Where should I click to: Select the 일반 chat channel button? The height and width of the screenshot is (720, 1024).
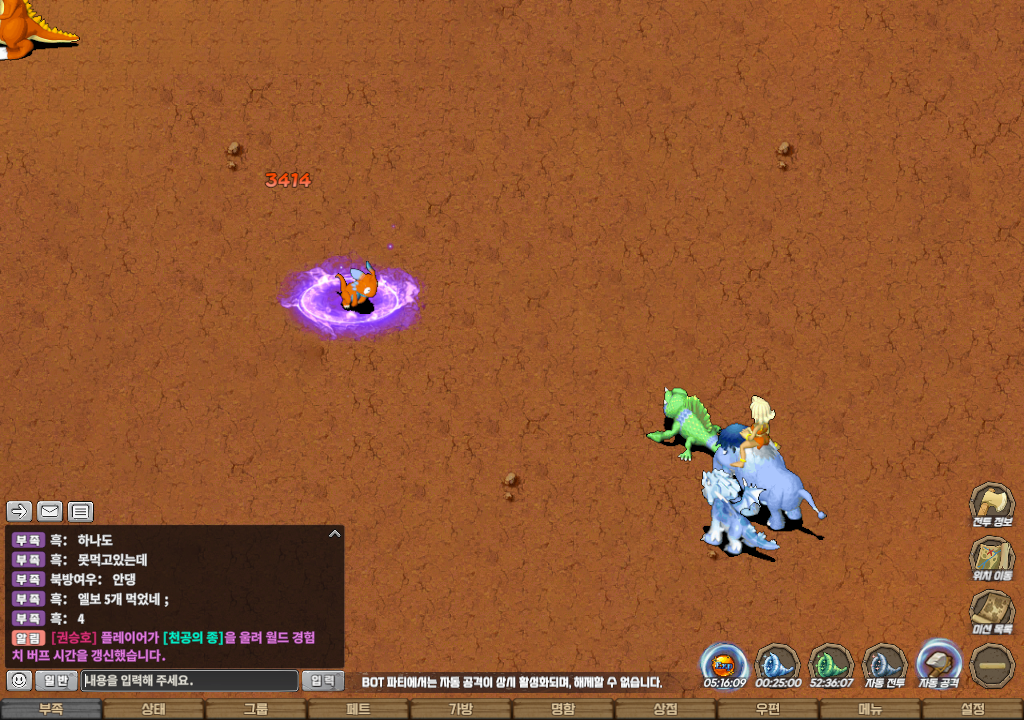click(x=56, y=681)
